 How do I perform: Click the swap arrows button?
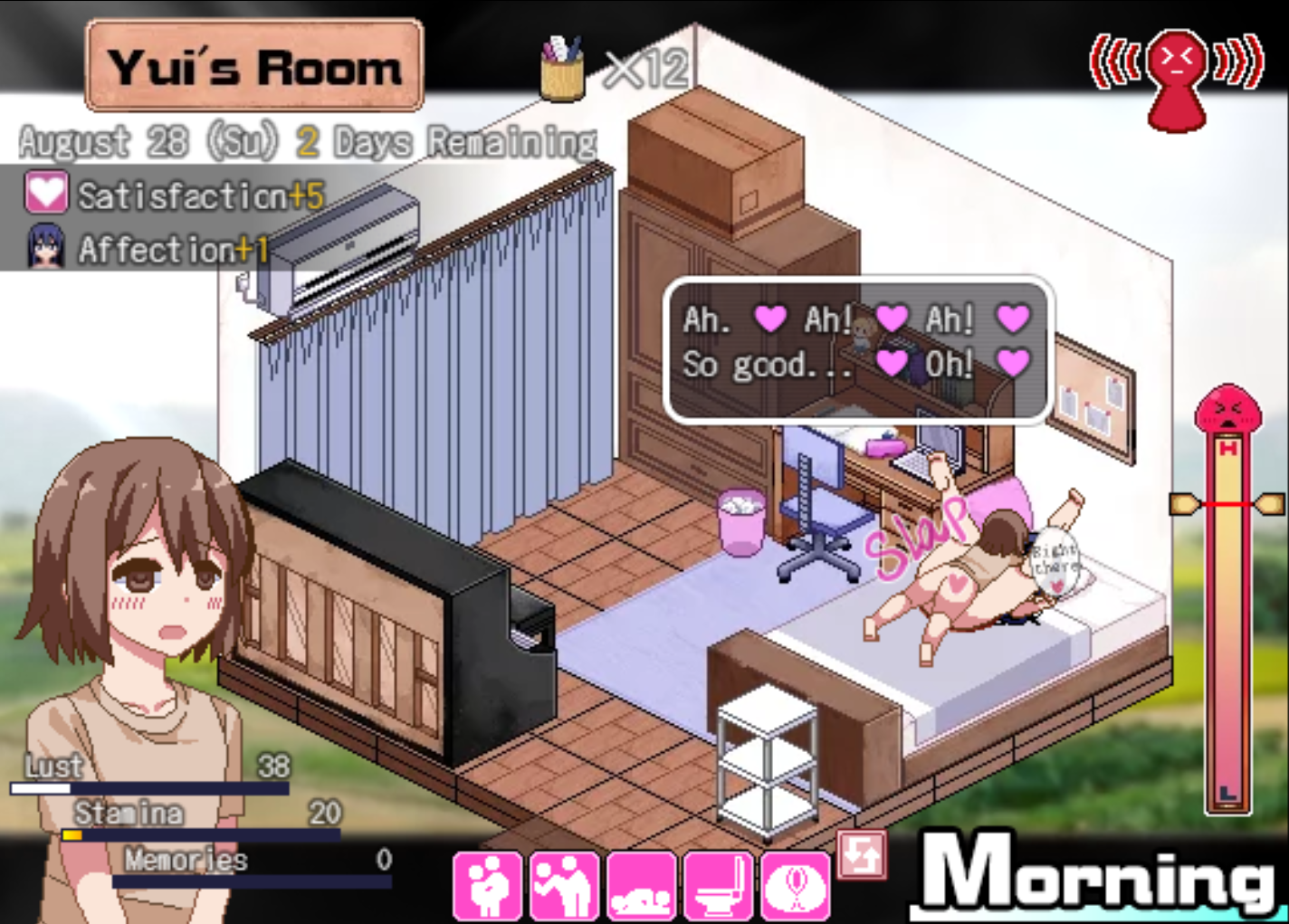point(861,854)
